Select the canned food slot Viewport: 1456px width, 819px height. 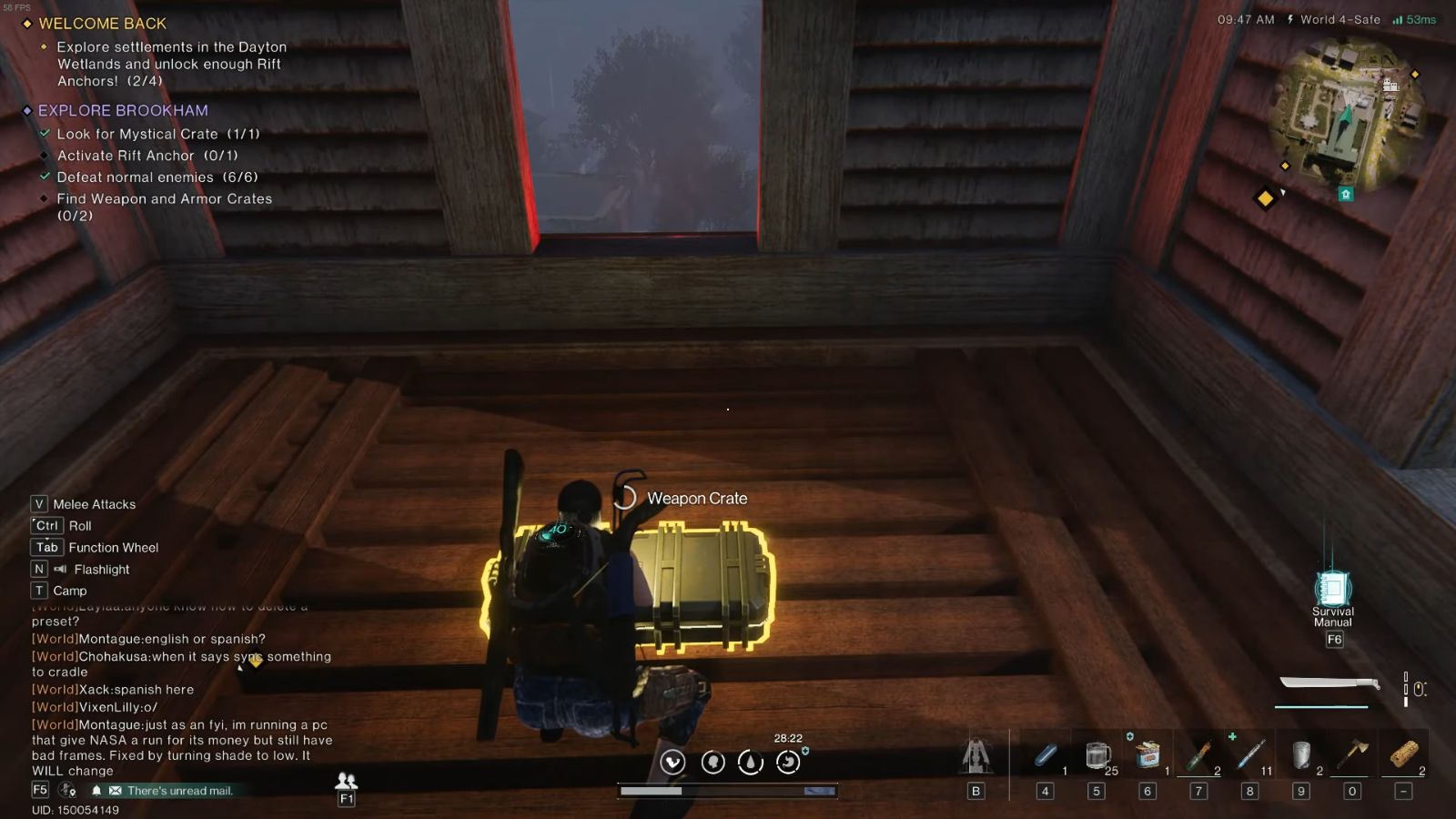(1148, 755)
